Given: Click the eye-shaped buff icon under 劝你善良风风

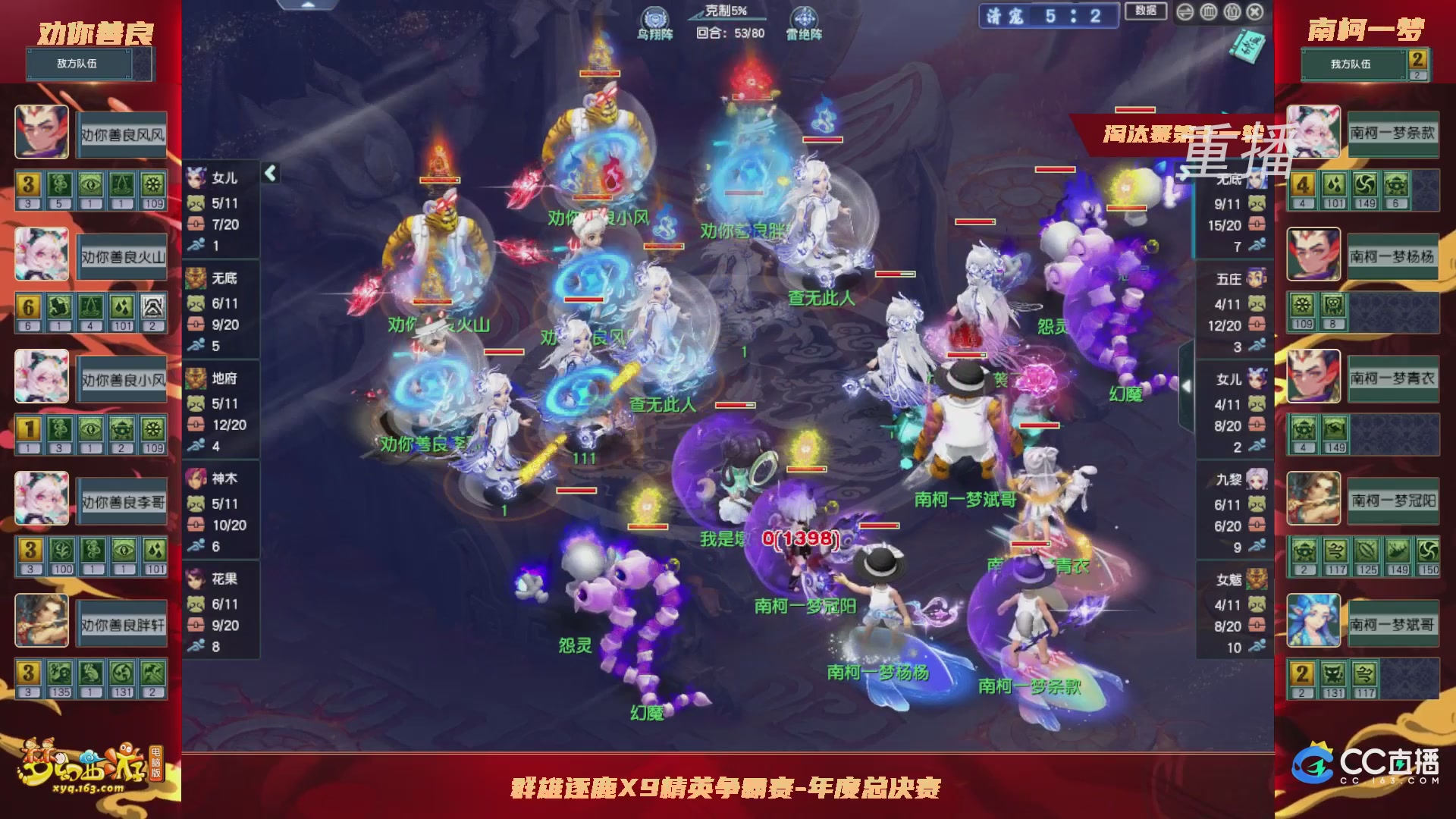Looking at the screenshot, I should click(92, 185).
